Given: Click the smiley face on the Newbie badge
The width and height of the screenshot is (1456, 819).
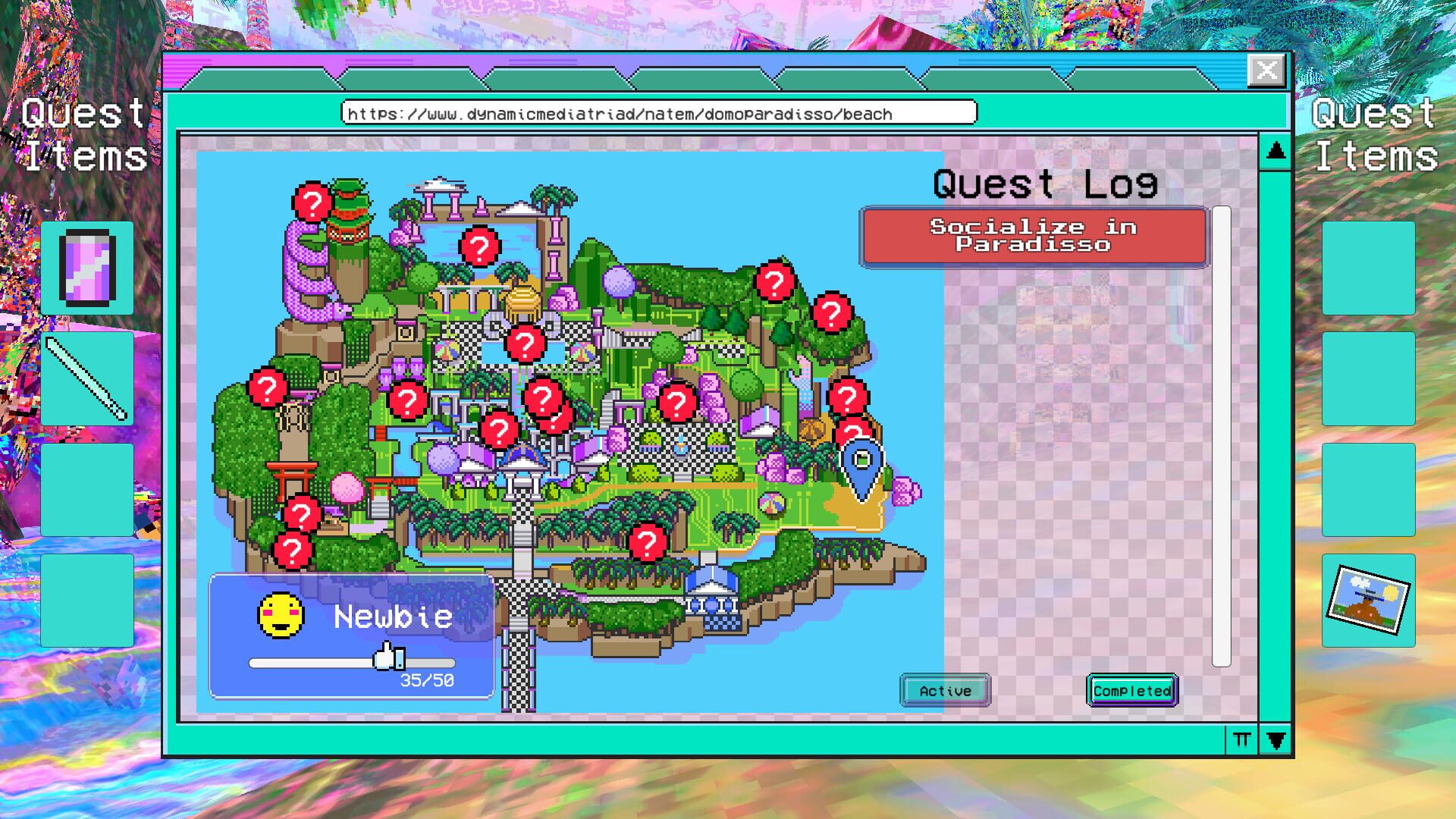Looking at the screenshot, I should (x=279, y=614).
